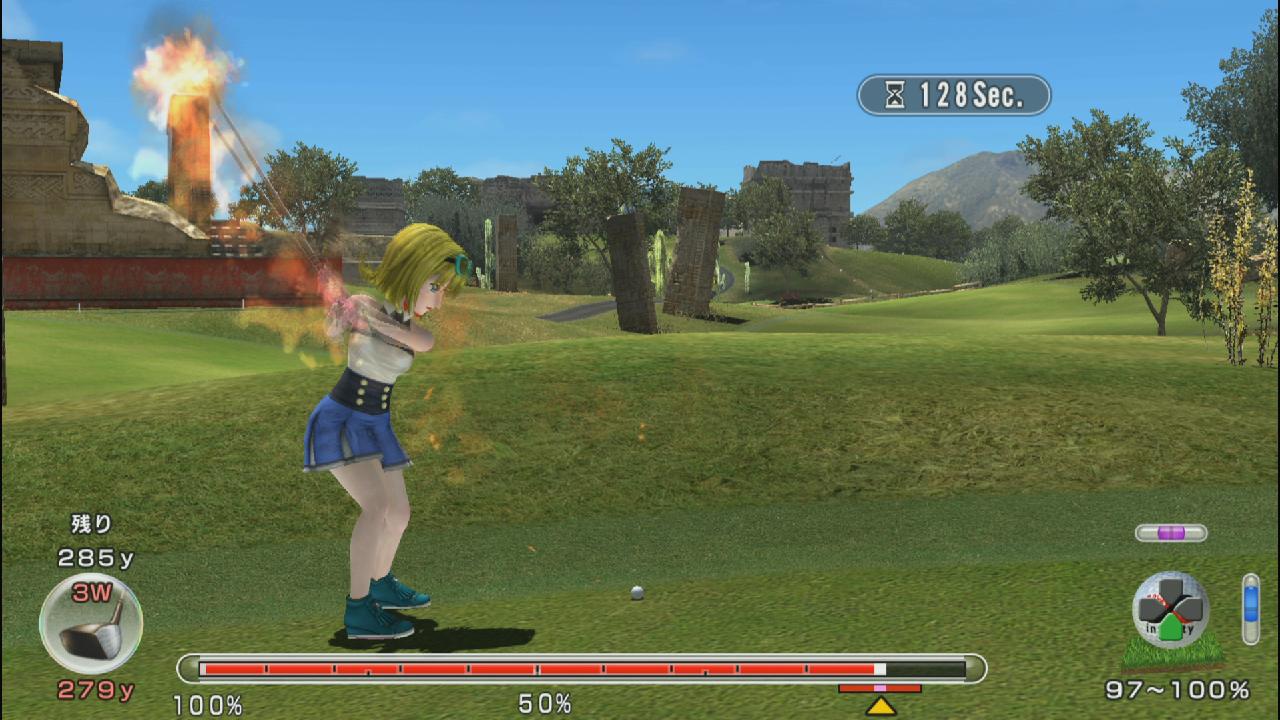Image resolution: width=1280 pixels, height=720 pixels.
Task: Click the golf ball lie indicator
Action: (1170, 611)
